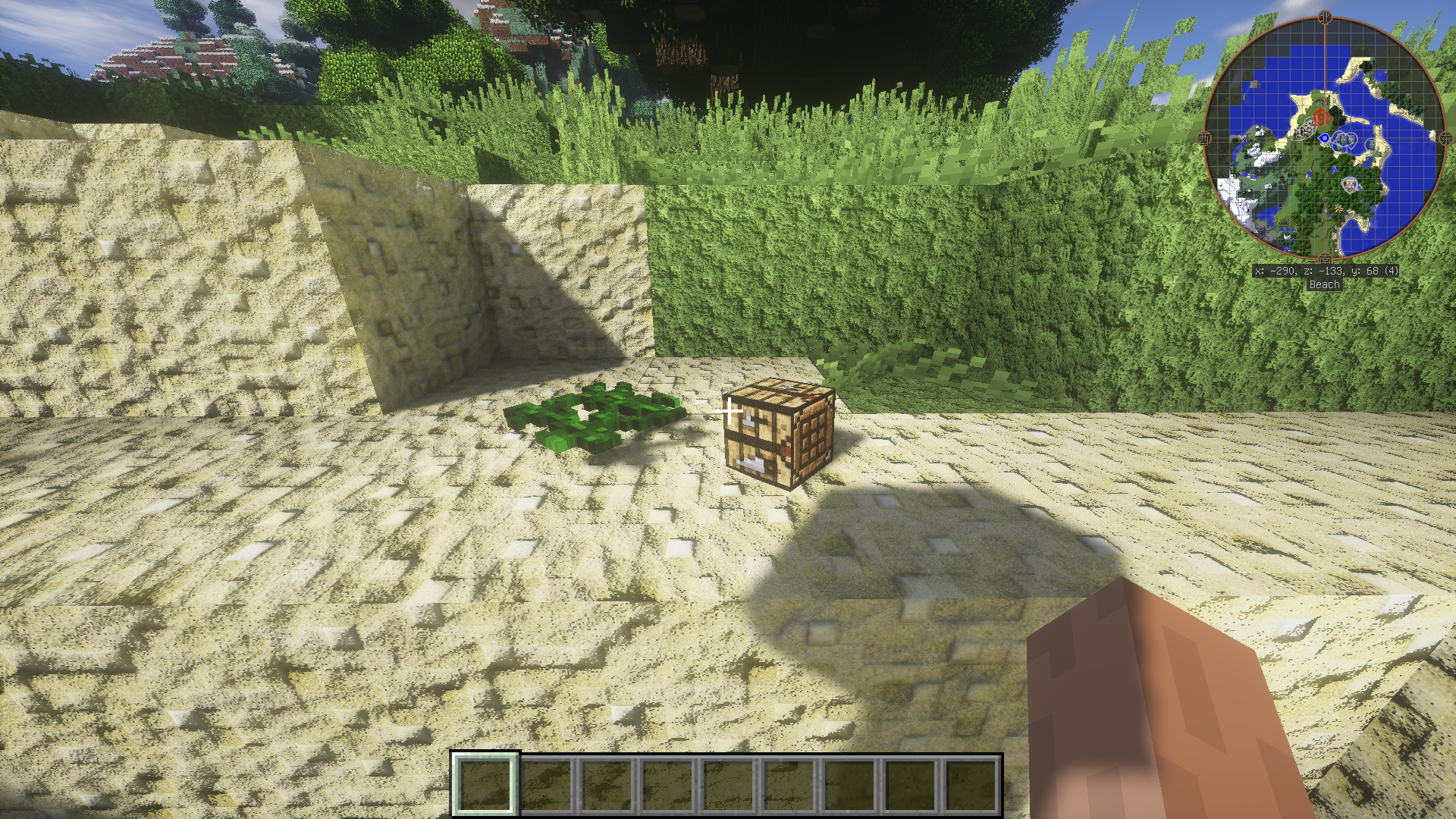The width and height of the screenshot is (1456, 819).
Task: Click the circular JourneyMap minimap
Action: [x=1323, y=137]
